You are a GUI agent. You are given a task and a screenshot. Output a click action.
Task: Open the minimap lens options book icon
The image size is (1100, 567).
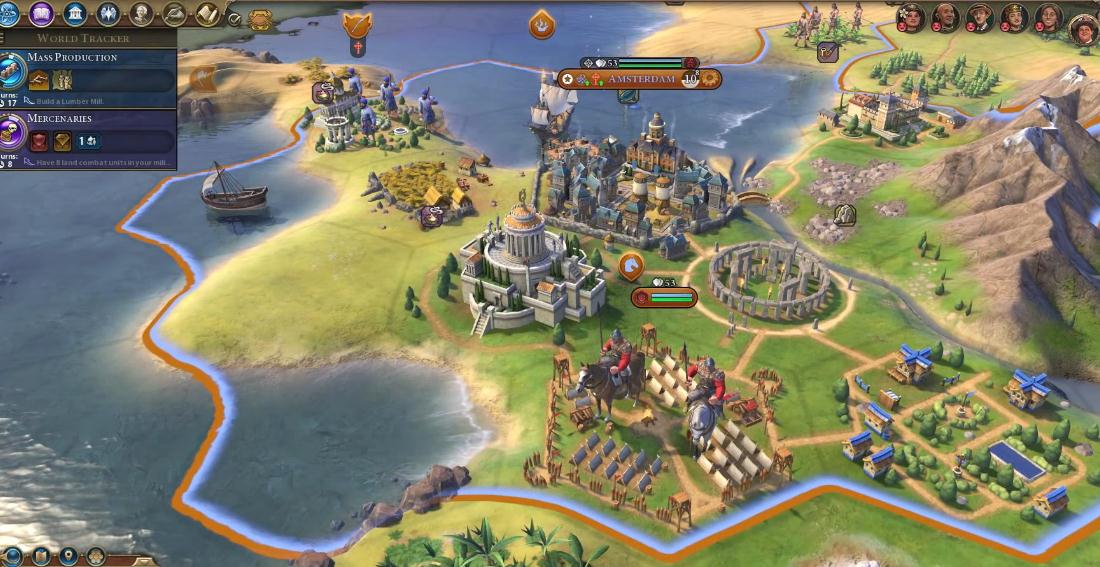click(x=41, y=556)
